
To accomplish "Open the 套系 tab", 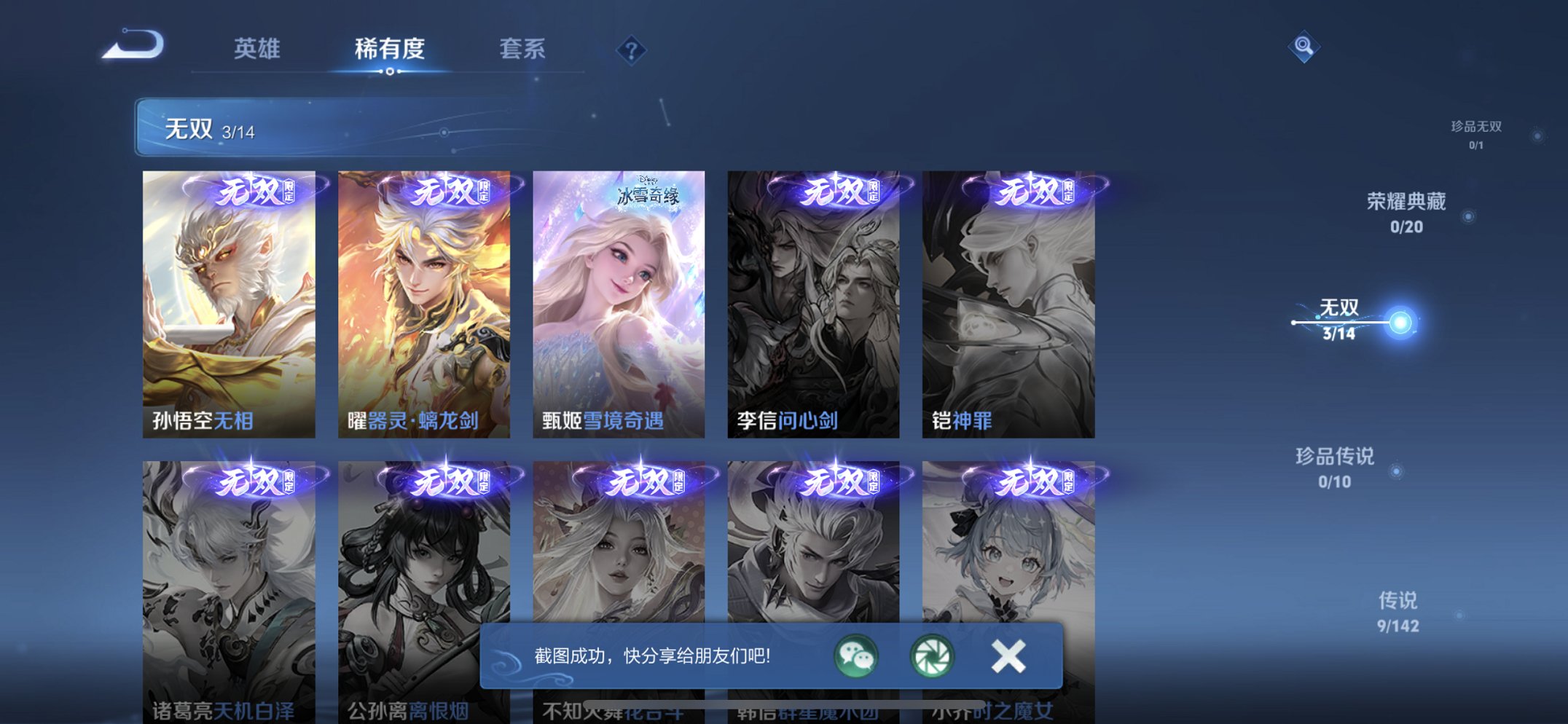I will (524, 49).
